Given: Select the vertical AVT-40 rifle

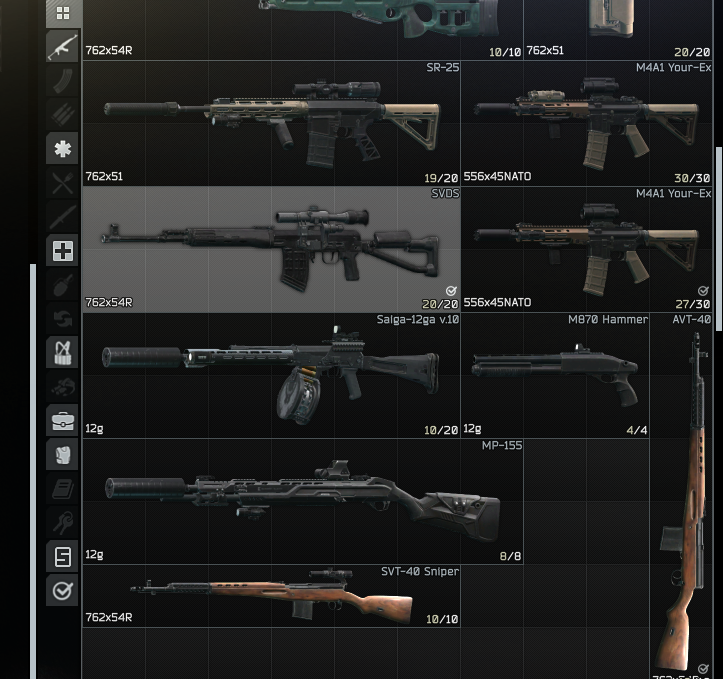Looking at the screenshot, I should click(x=686, y=500).
